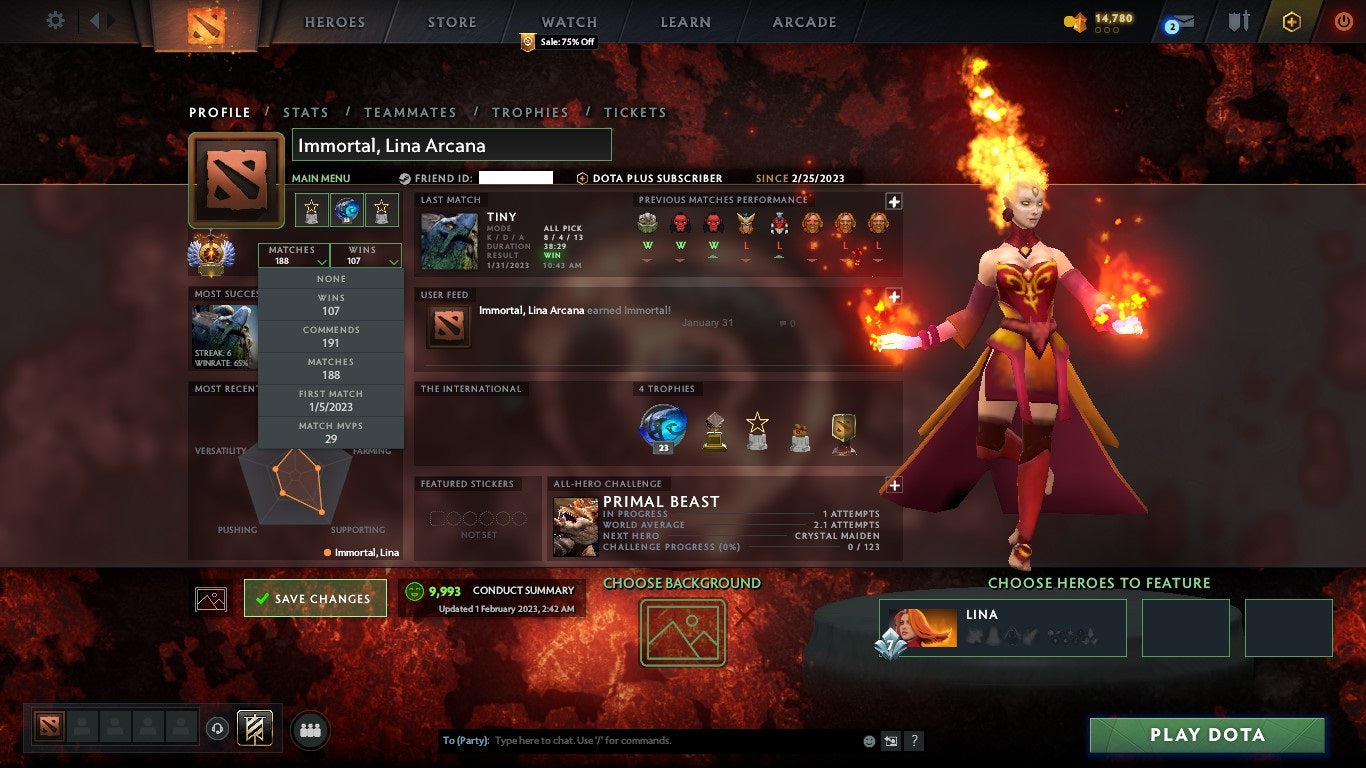Click the Play Dota button

pos(1207,735)
